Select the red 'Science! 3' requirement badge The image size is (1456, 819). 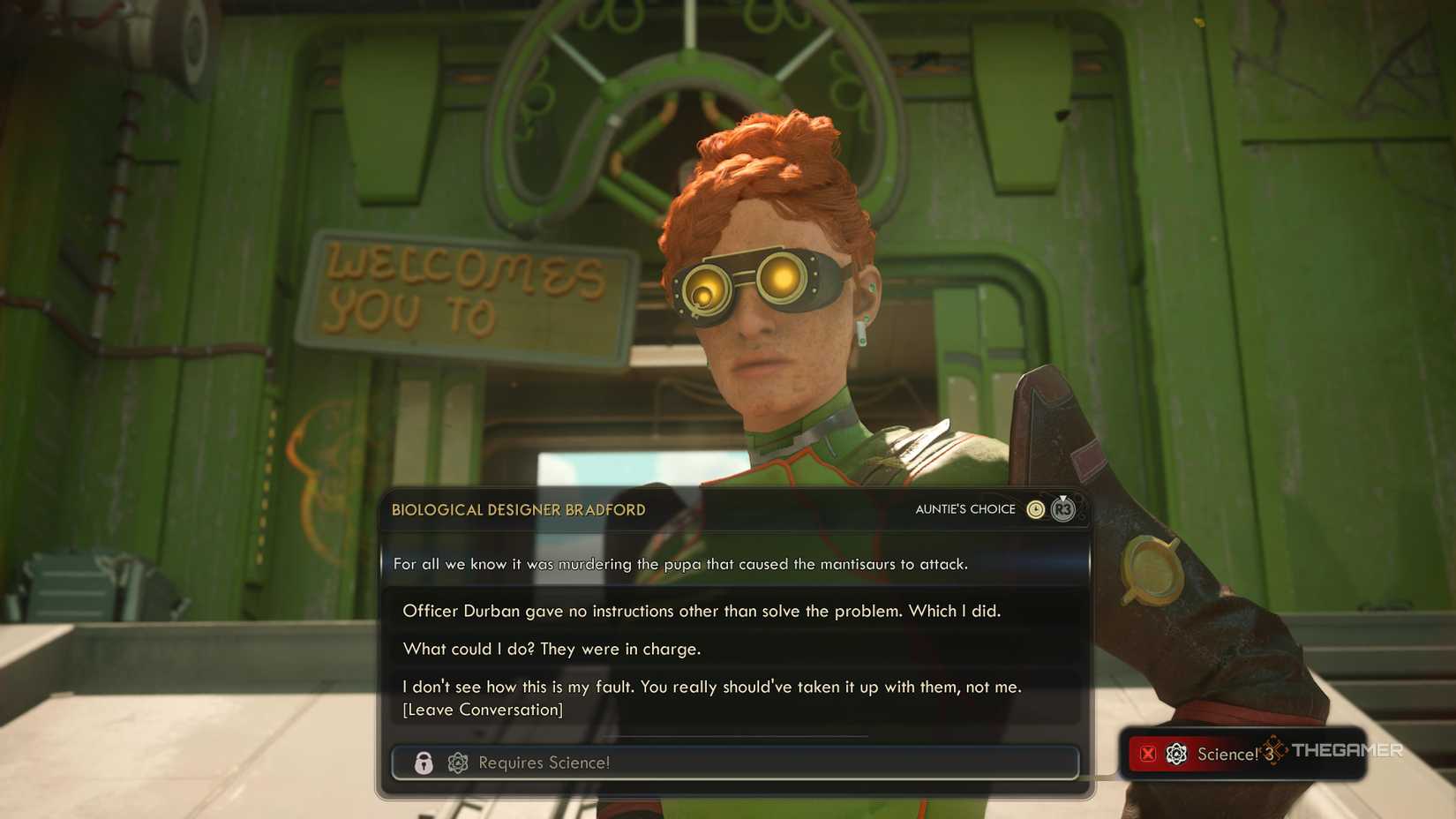1227,755
